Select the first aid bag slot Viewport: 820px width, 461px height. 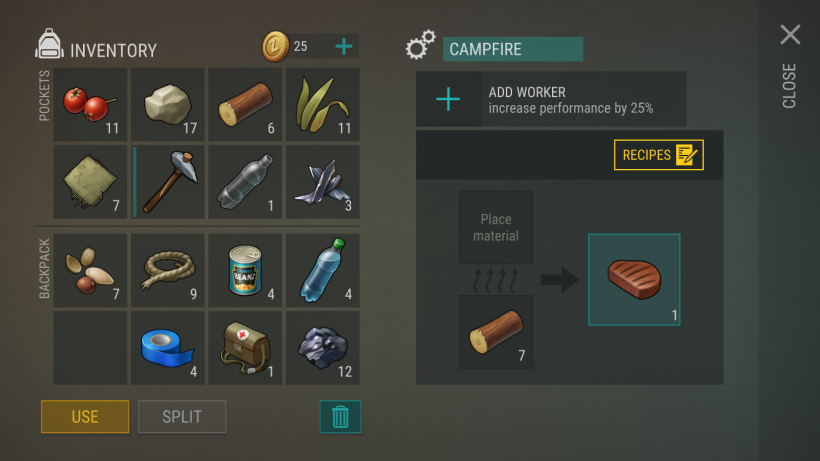(244, 348)
